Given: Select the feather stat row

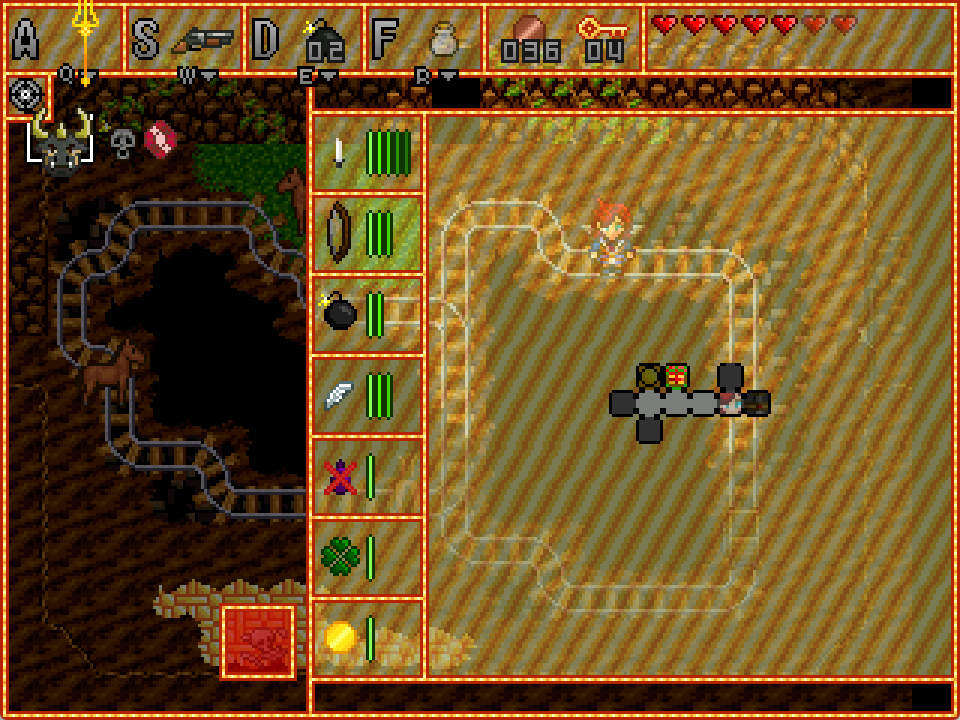Looking at the screenshot, I should (367, 395).
